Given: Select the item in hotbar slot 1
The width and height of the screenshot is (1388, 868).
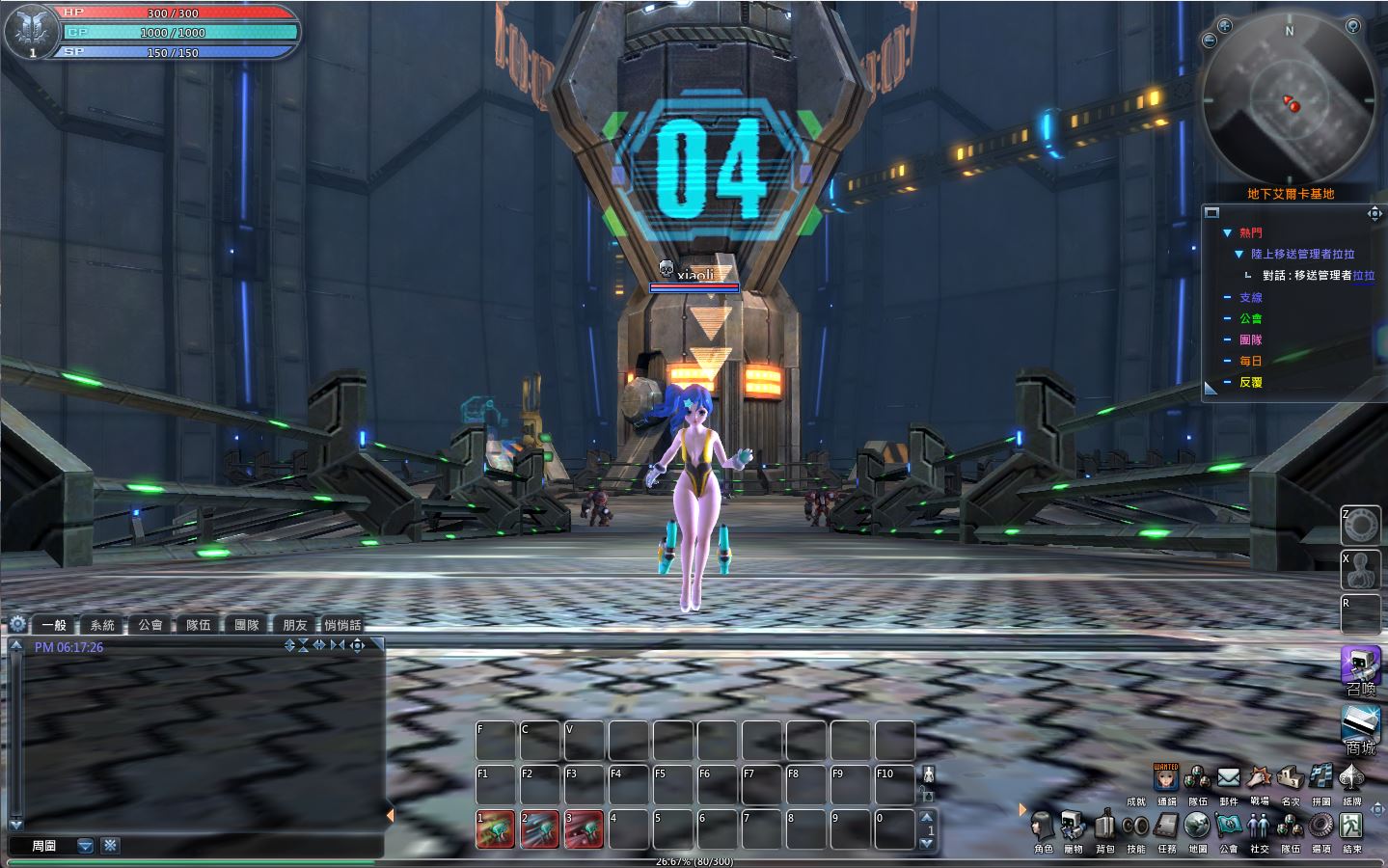Looking at the screenshot, I should pyautogui.click(x=495, y=829).
